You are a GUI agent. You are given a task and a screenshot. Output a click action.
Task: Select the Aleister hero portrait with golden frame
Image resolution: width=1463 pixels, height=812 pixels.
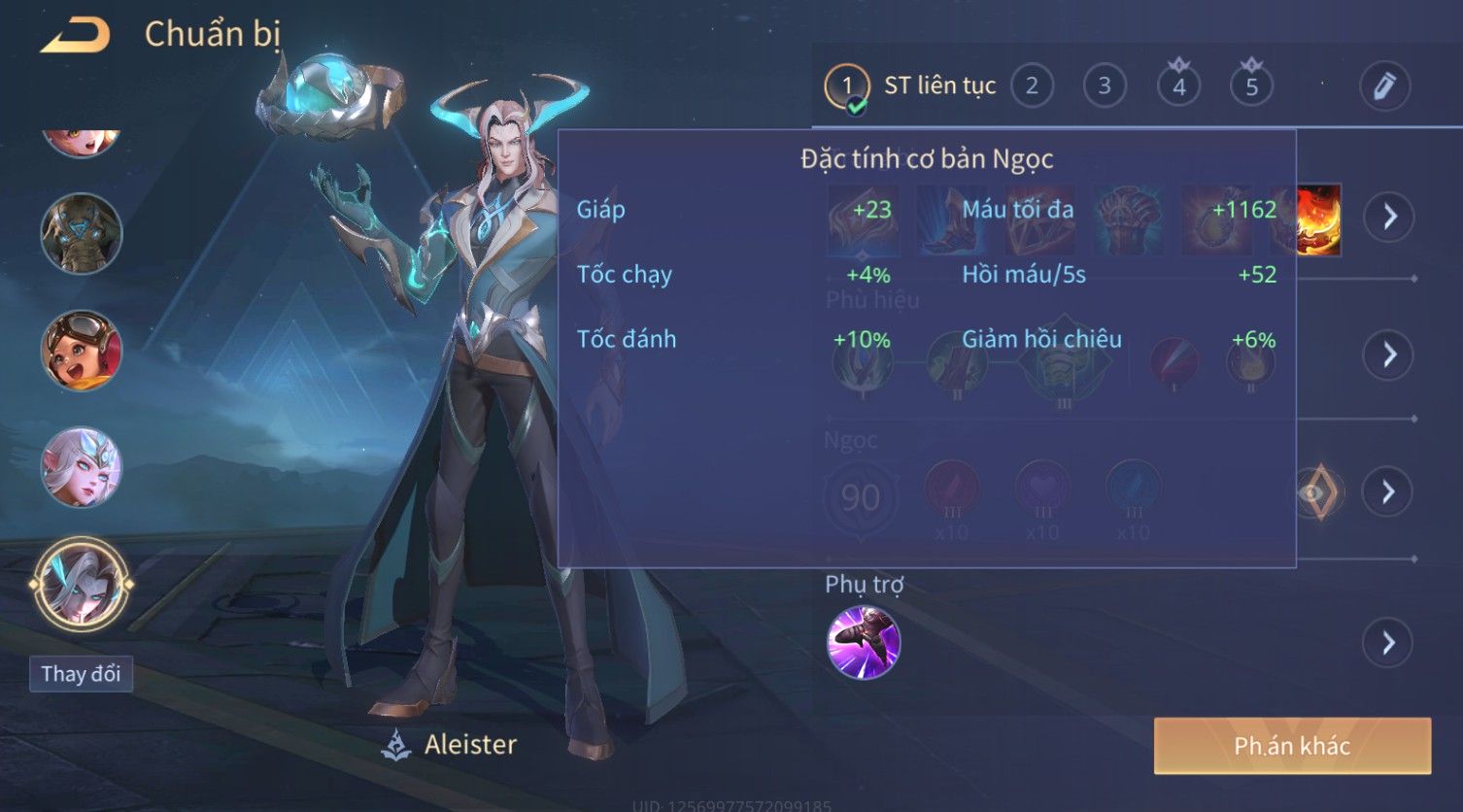pyautogui.click(x=82, y=584)
